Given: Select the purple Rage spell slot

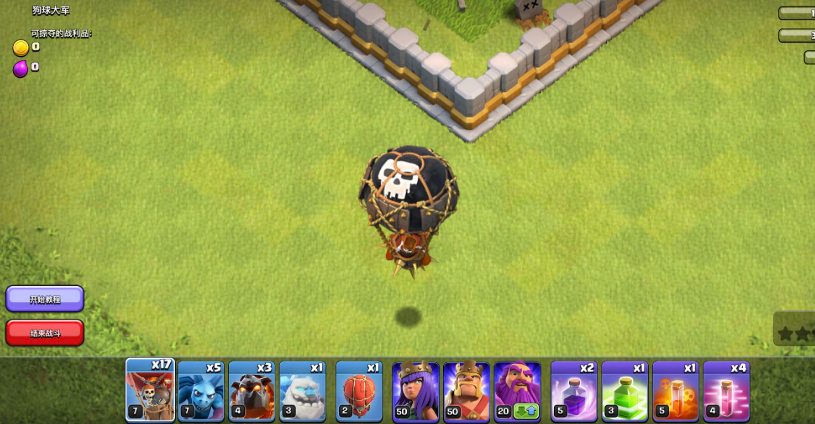Looking at the screenshot, I should (574, 390).
